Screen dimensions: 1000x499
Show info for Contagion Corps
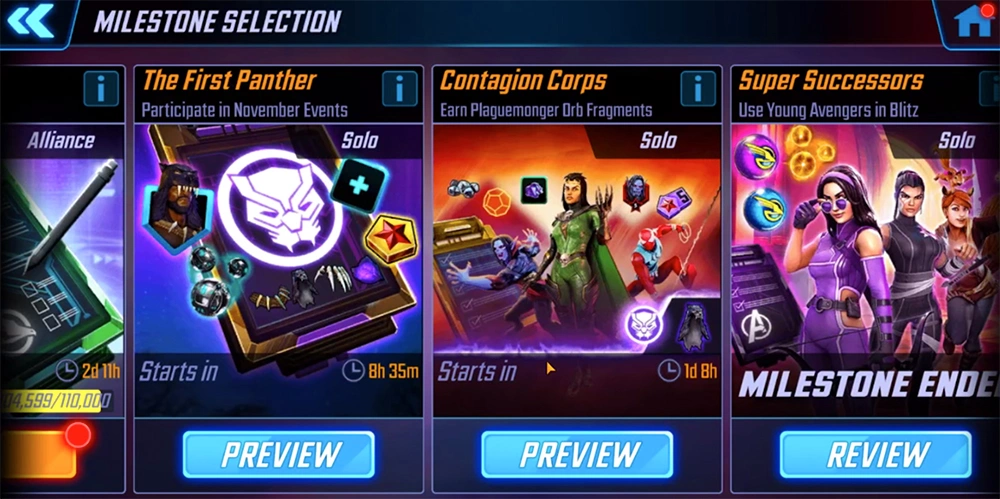(697, 88)
